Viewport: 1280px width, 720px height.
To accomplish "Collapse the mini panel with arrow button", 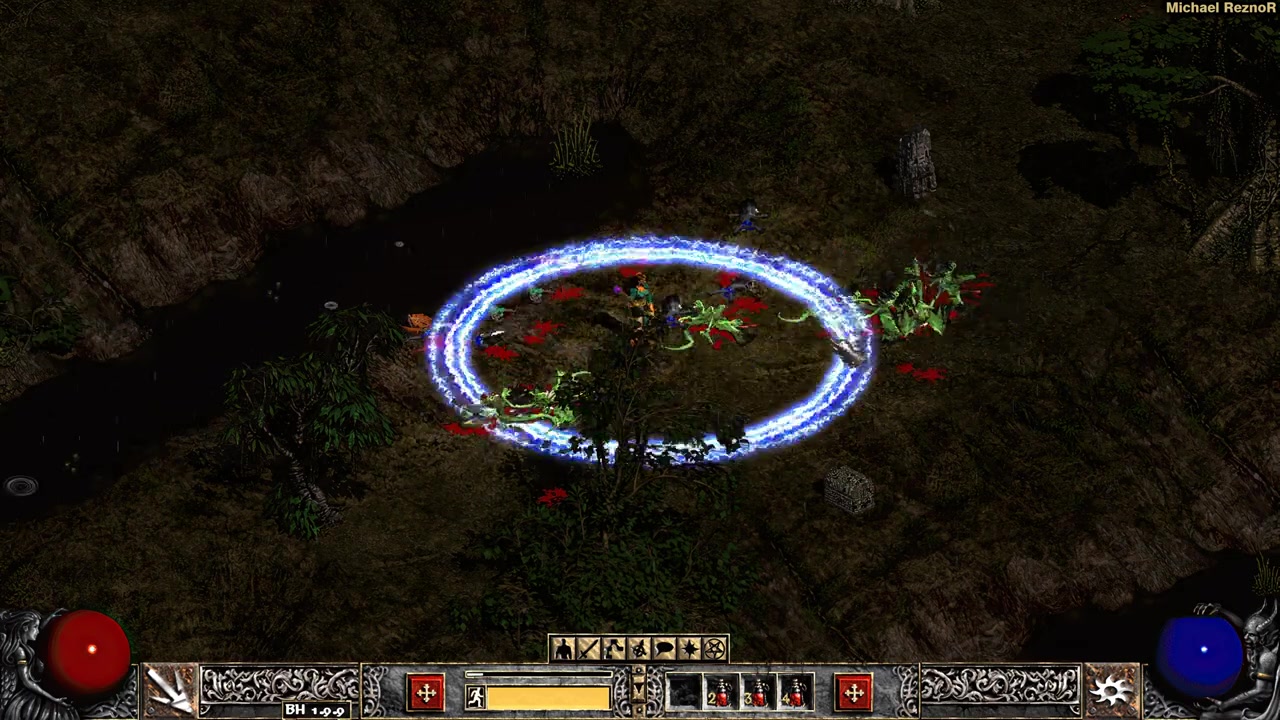I will pos(640,690).
